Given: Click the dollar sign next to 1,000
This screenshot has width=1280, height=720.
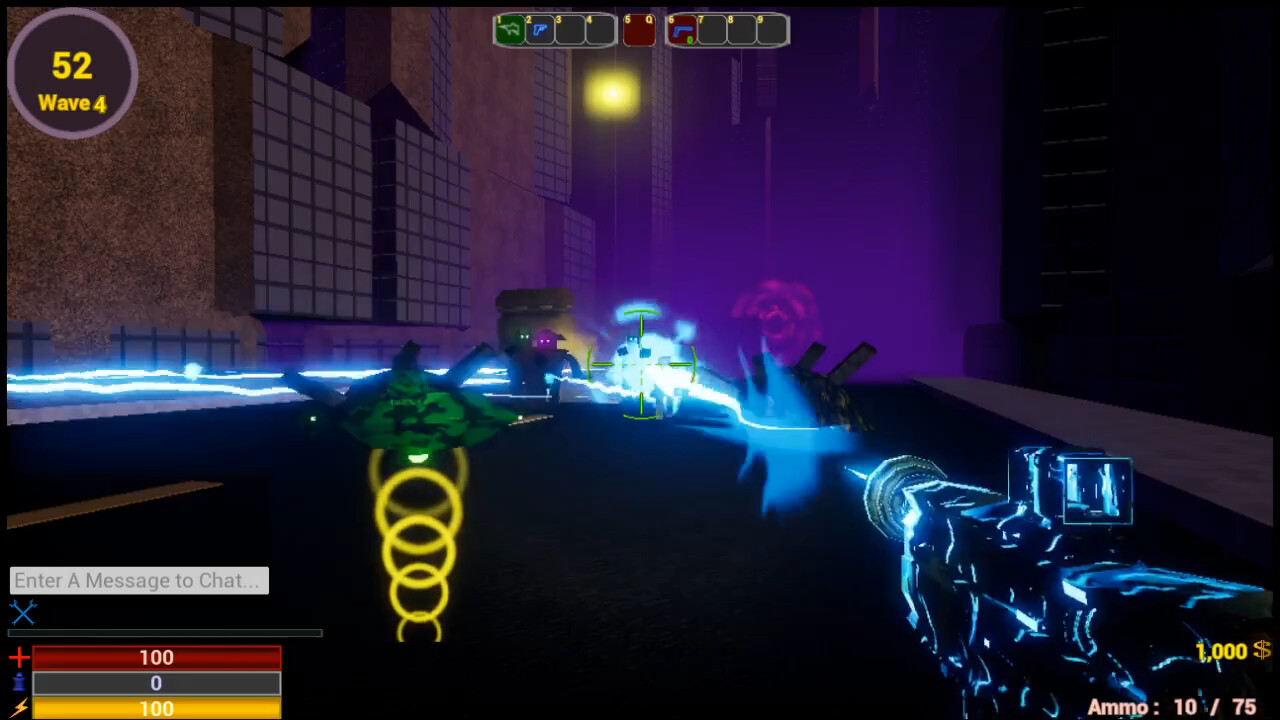Looking at the screenshot, I should point(1262,651).
